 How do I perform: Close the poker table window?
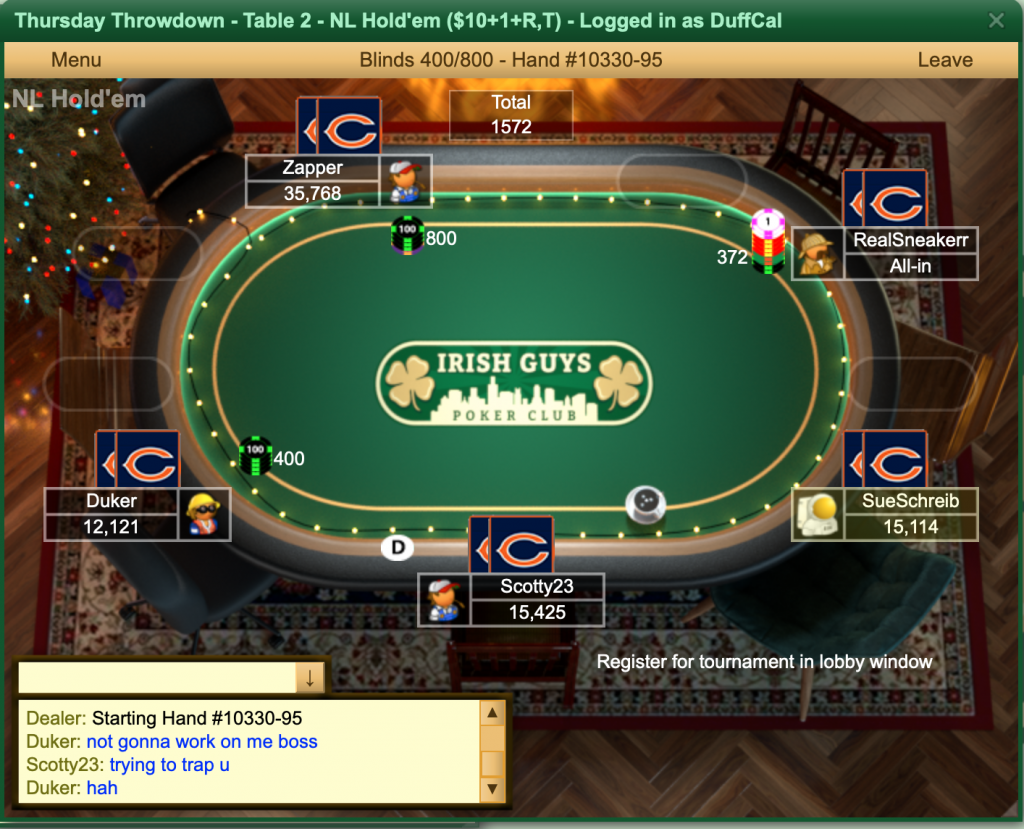point(996,20)
